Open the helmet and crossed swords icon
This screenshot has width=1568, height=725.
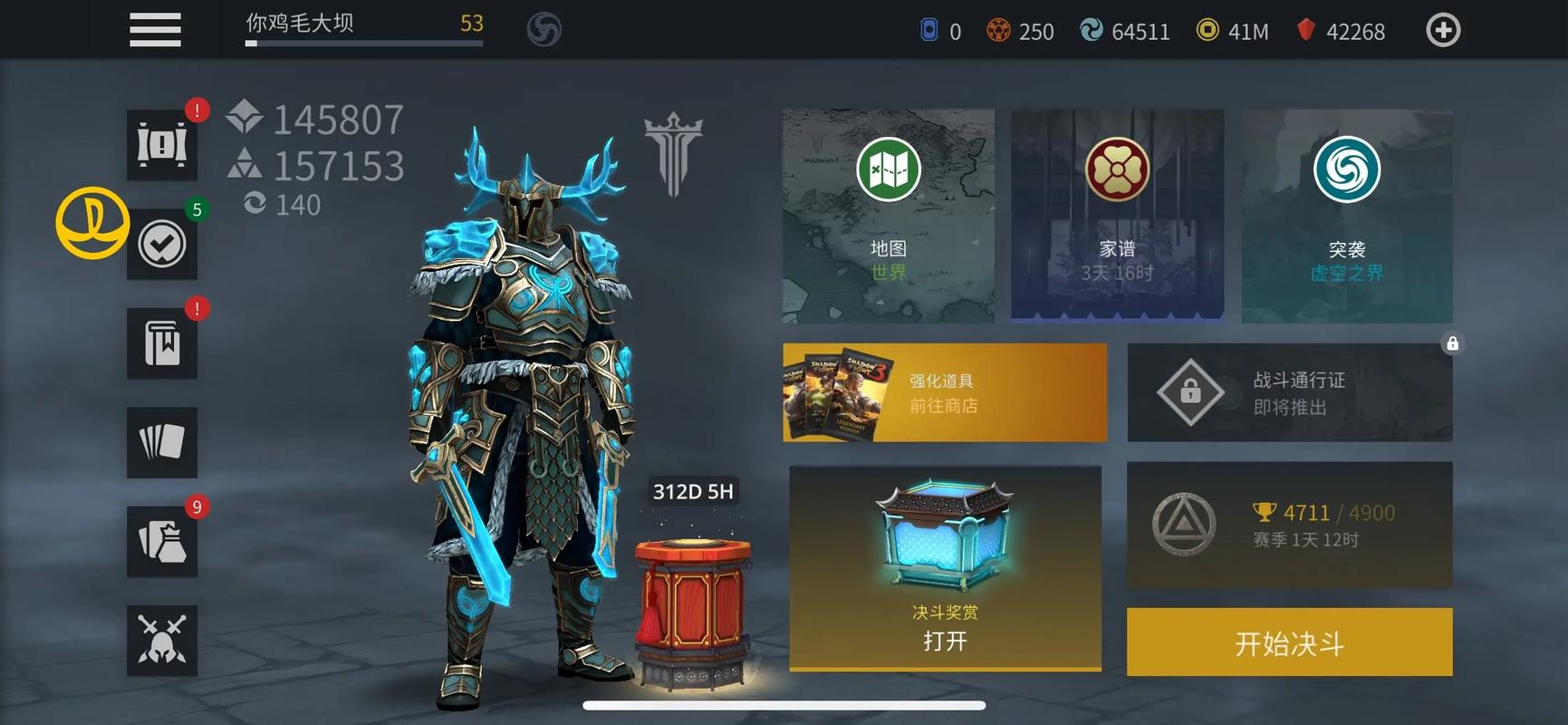point(162,641)
